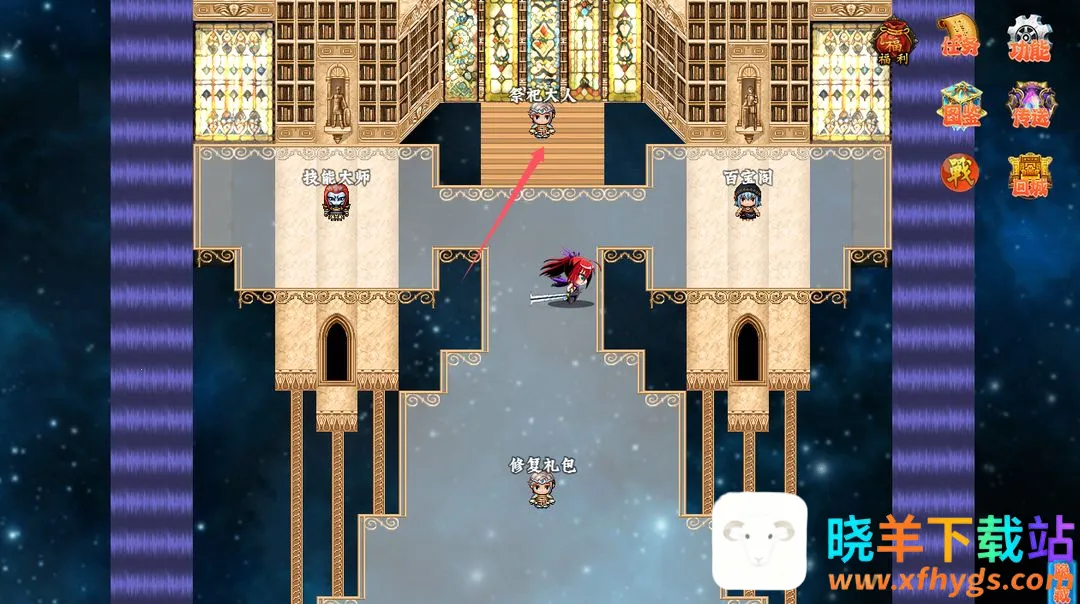1080x604 pixels.
Task: Toggle the blue 隐藏 hide button
Action: [x=1062, y=585]
